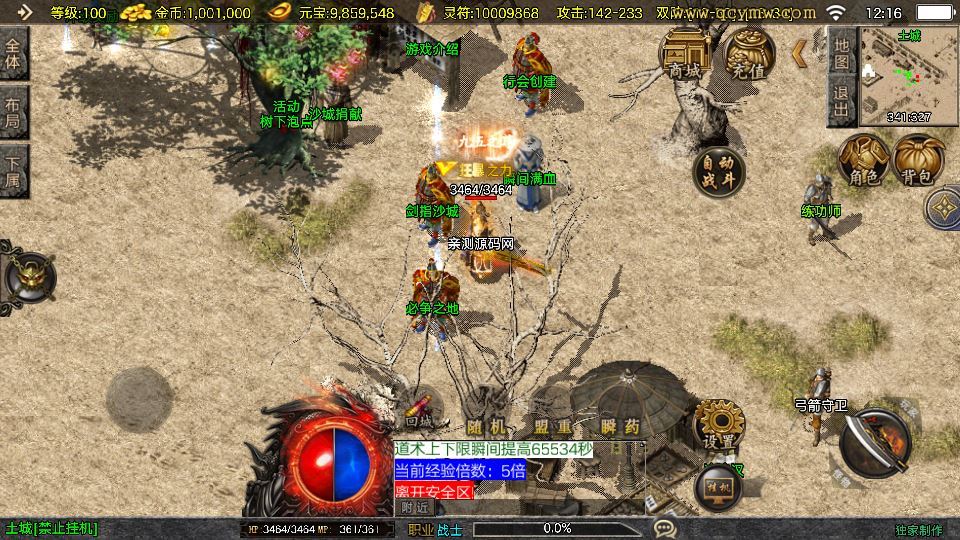Select the 下属 tab
Viewport: 960px width, 540px height.
tap(13, 171)
